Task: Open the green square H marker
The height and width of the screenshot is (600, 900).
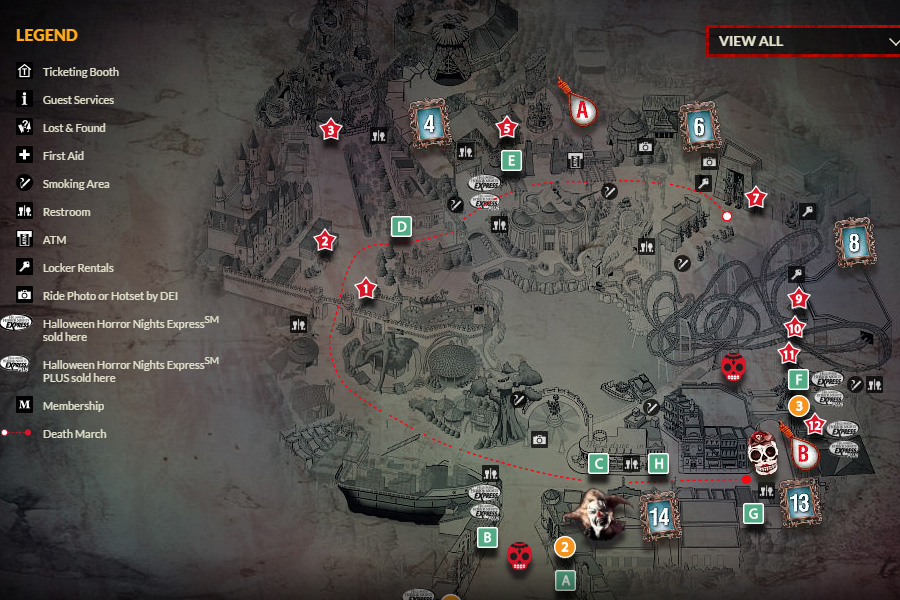Action: click(658, 463)
